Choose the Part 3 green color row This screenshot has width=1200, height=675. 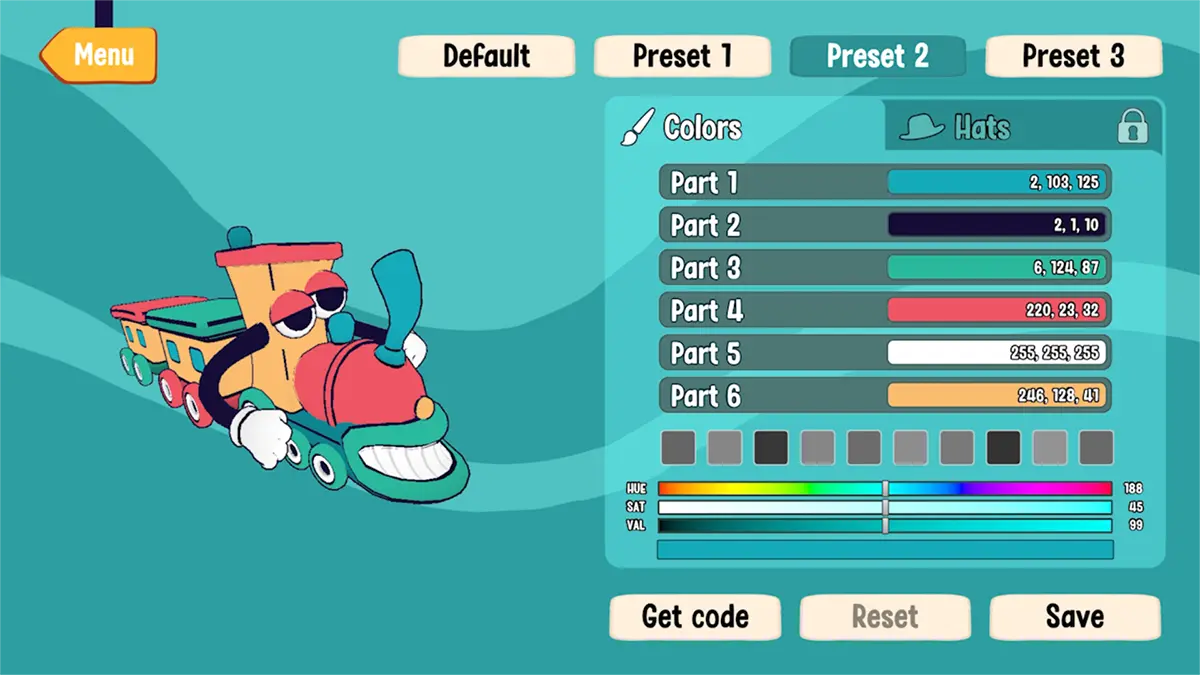pos(884,268)
